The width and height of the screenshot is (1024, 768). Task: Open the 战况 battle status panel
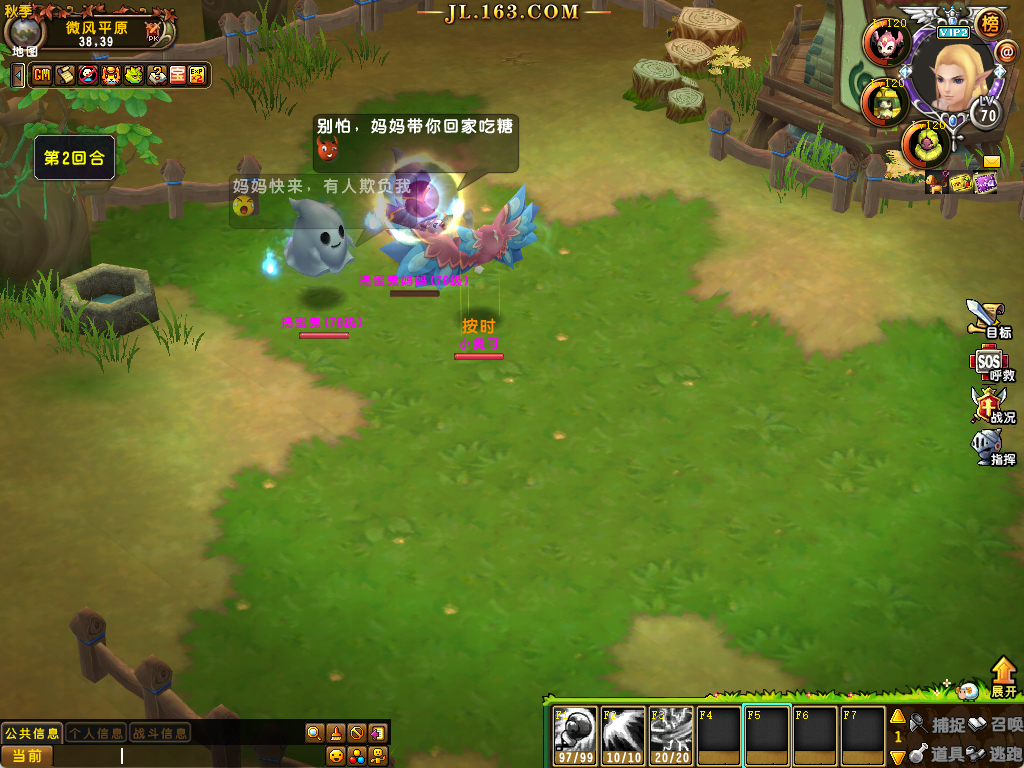tap(988, 405)
